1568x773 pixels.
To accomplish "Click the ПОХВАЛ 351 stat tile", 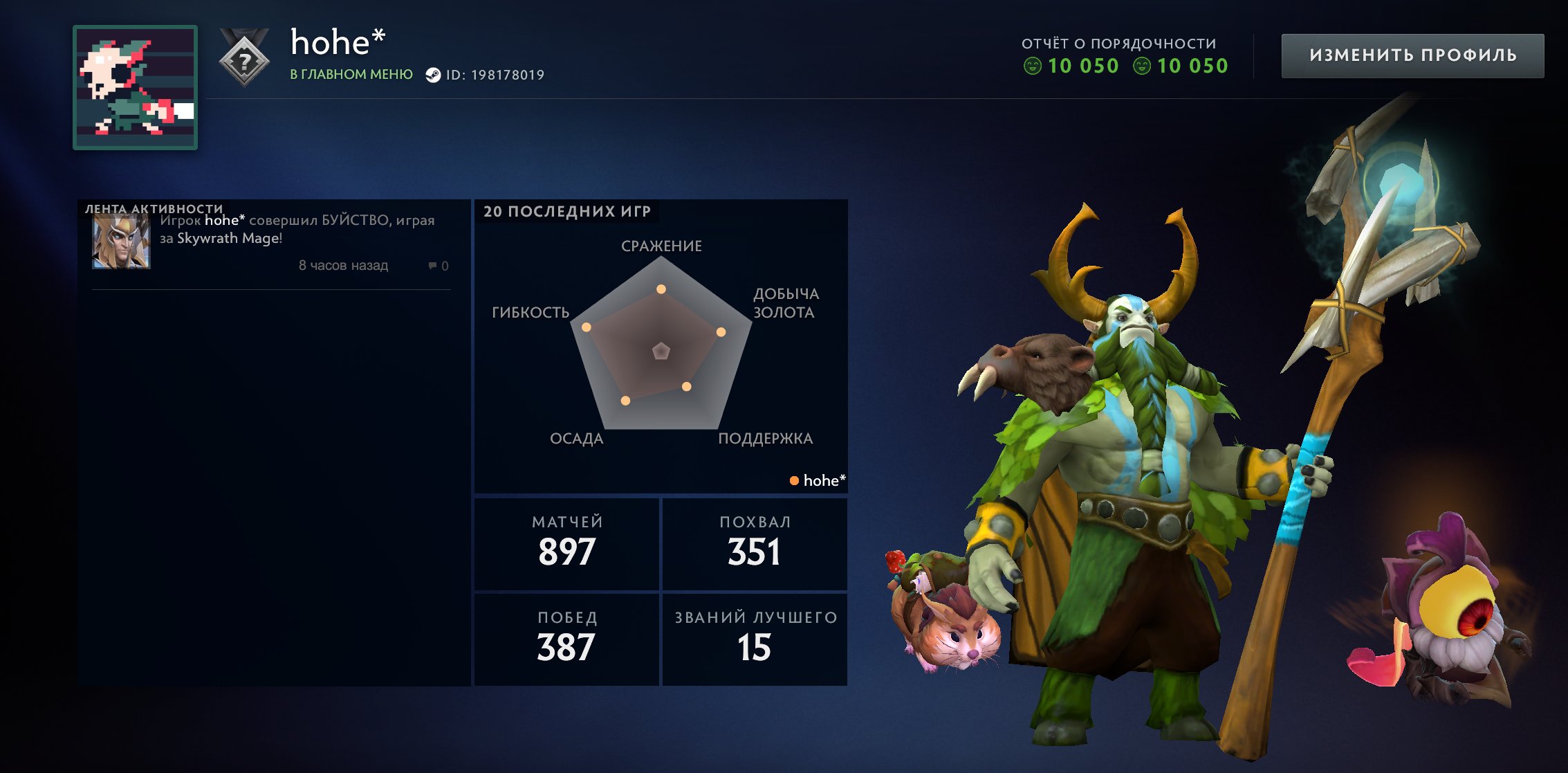I will click(x=754, y=544).
